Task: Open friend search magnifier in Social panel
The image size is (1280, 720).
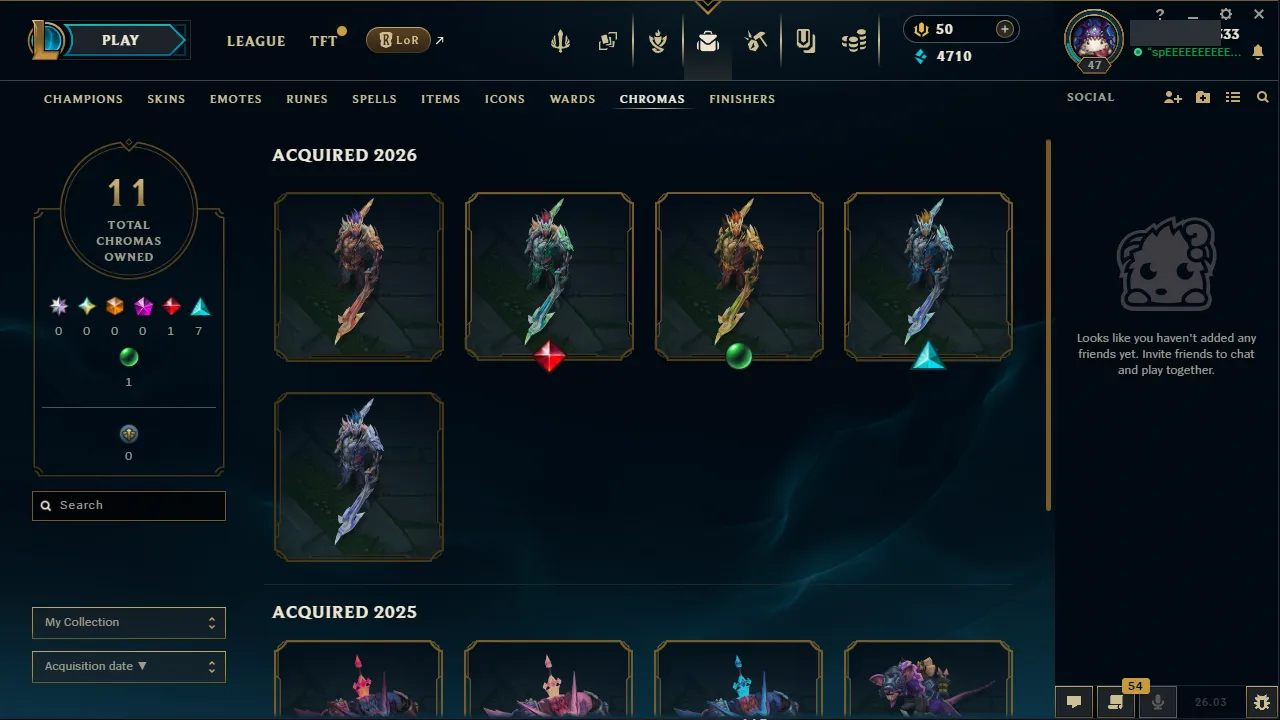Action: point(1262,97)
